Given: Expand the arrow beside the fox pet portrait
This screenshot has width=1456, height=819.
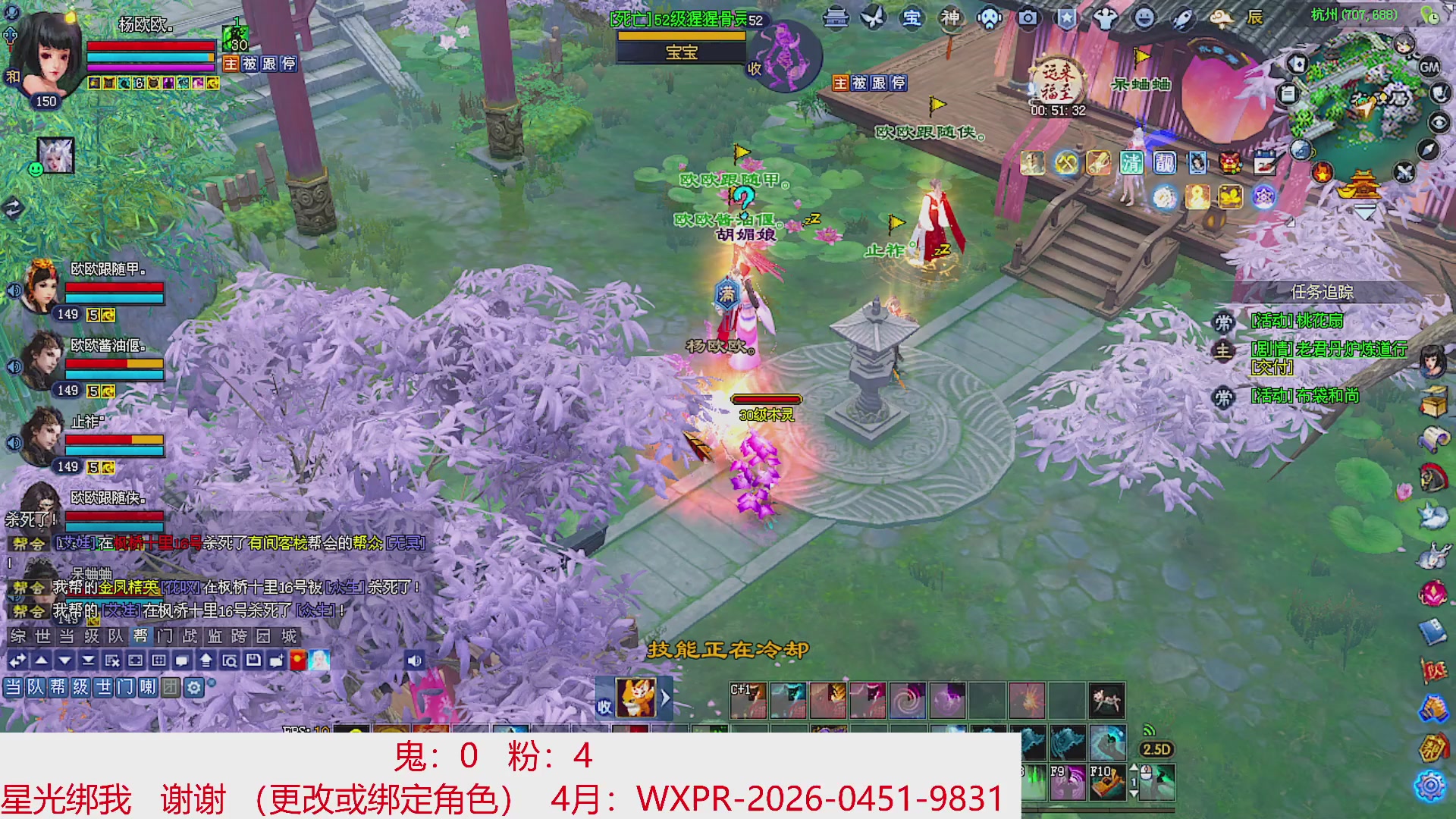Looking at the screenshot, I should (x=665, y=698).
